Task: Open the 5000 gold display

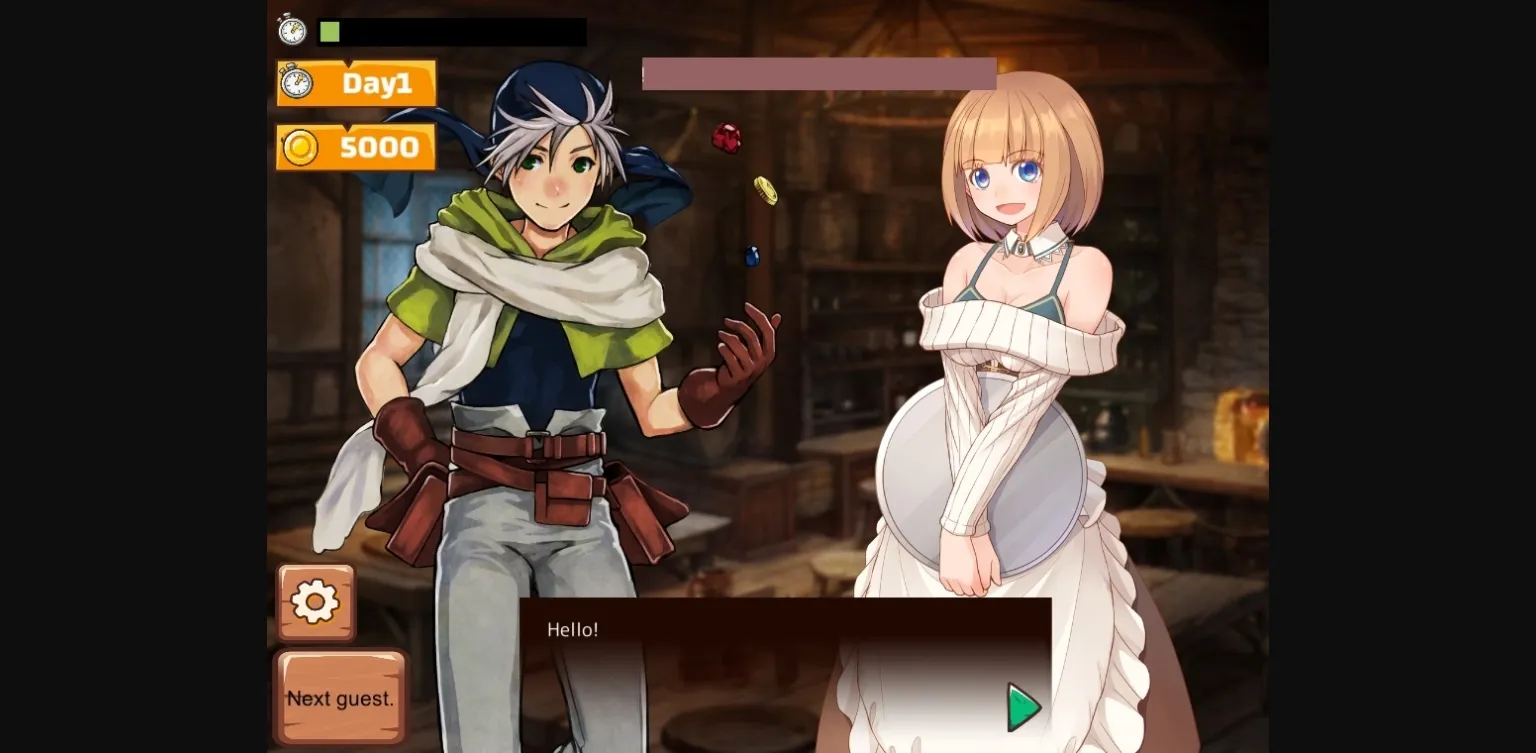Action: [x=380, y=146]
